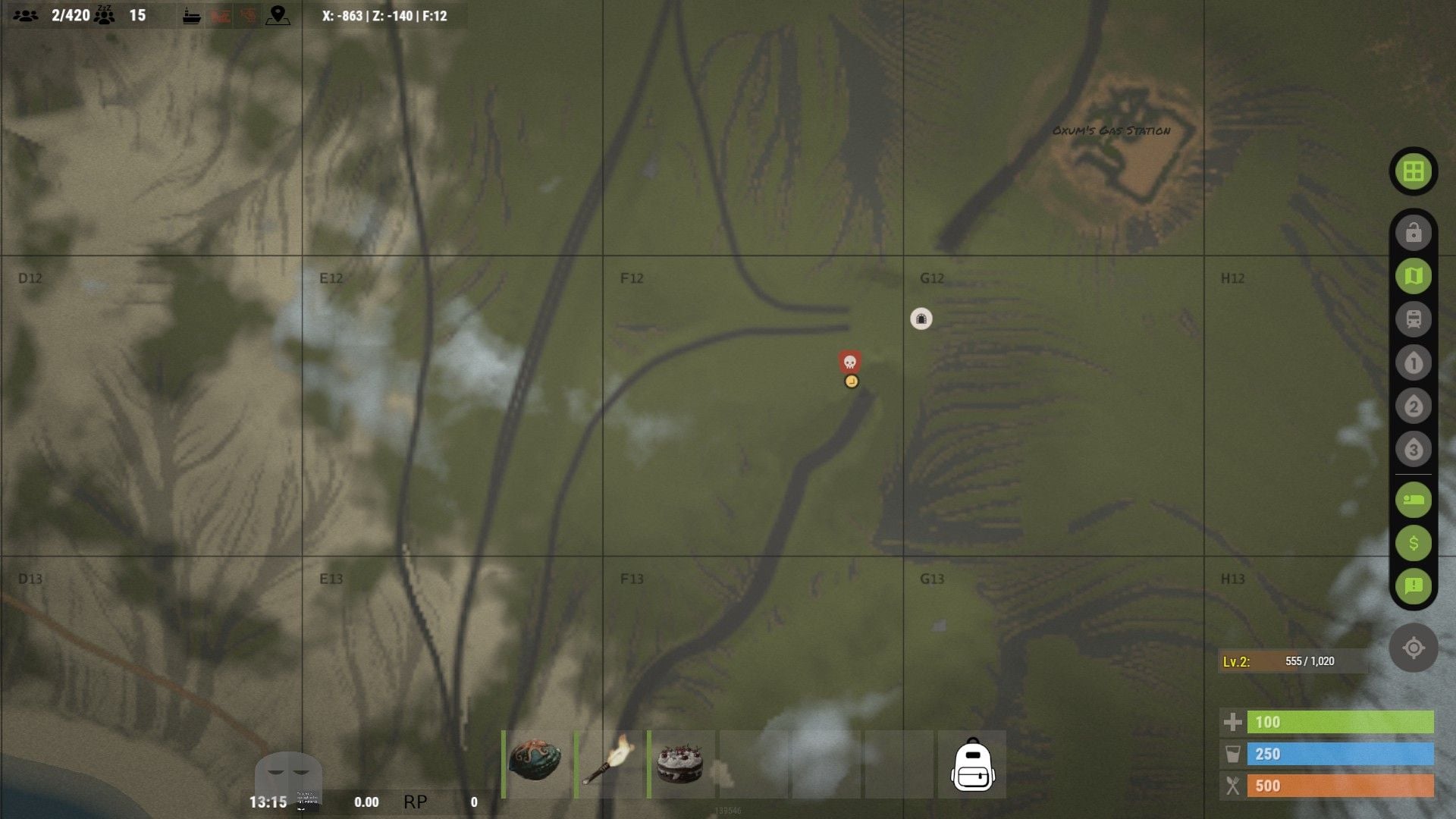Screen dimensions: 1456x819
Task: Open the white backpack inventory
Action: 972,765
